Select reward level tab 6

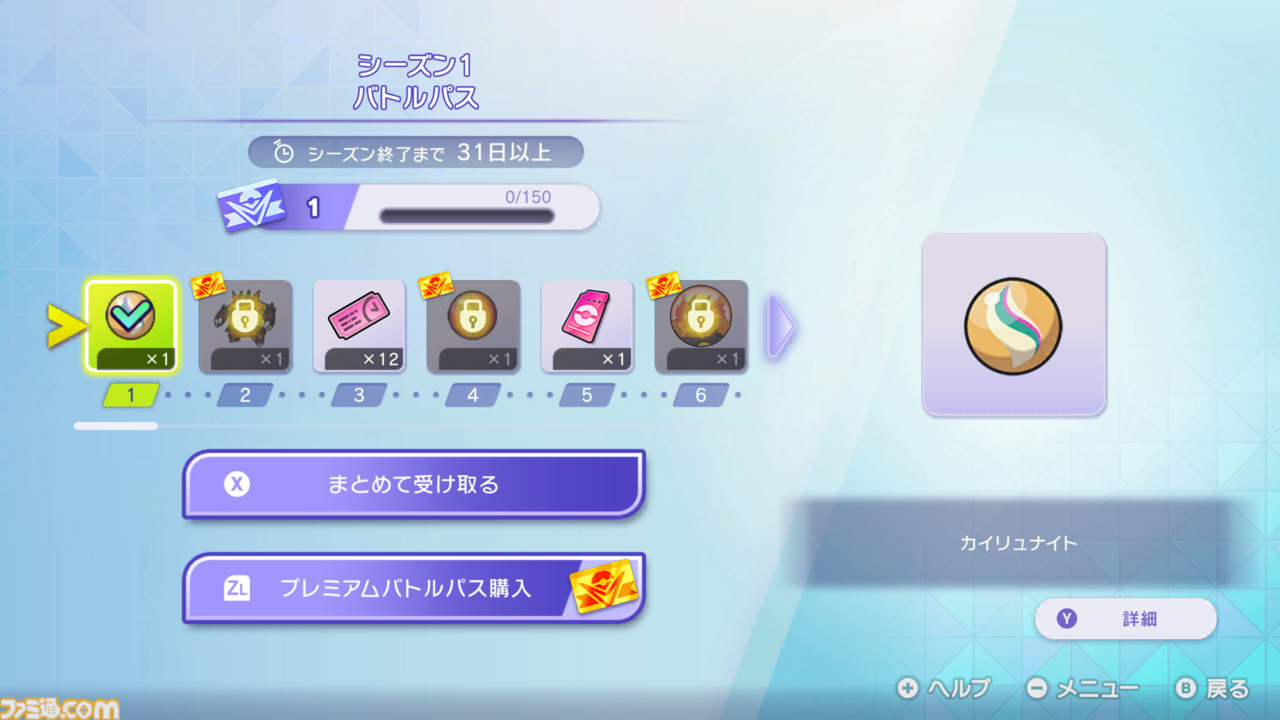click(x=700, y=395)
